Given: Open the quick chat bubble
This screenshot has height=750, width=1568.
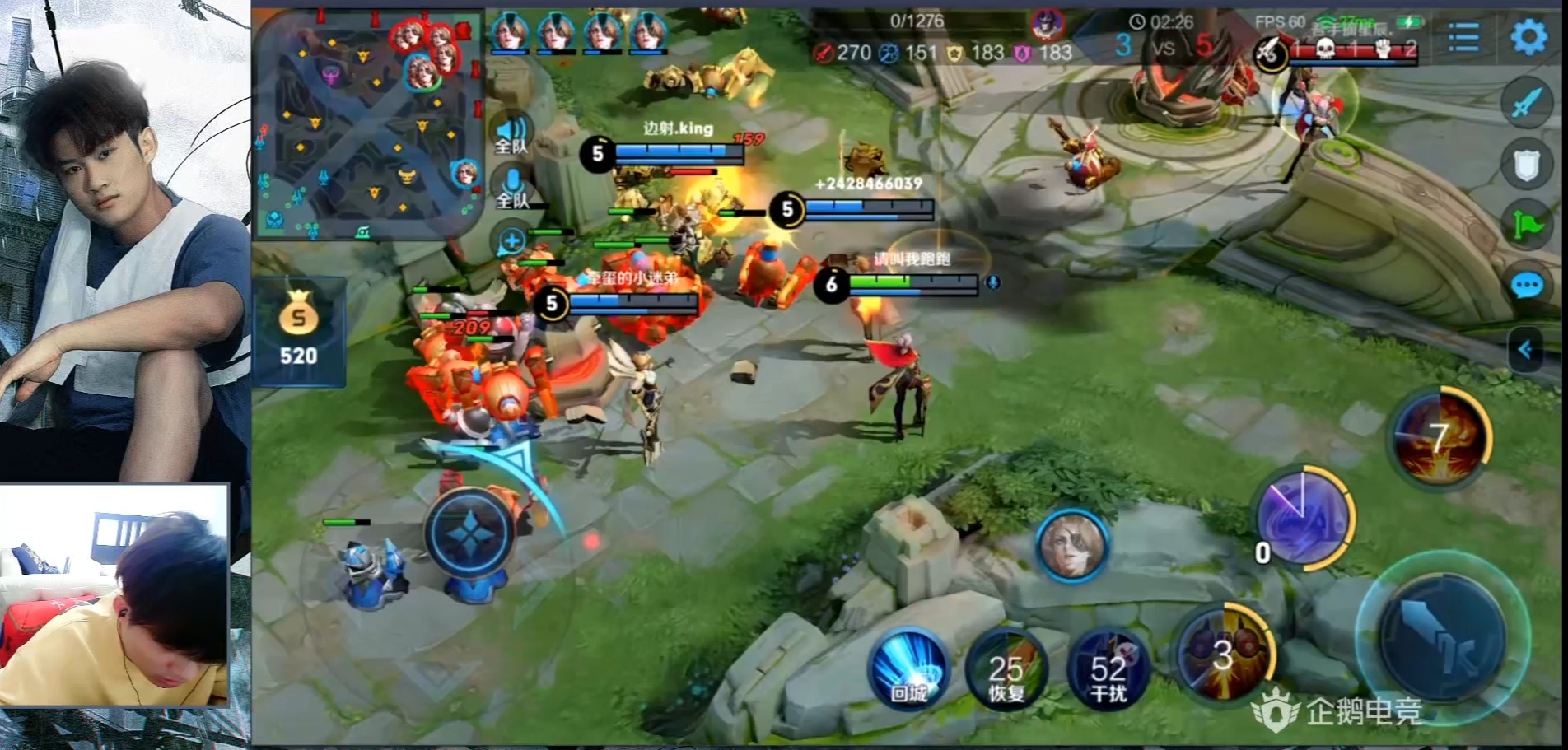Looking at the screenshot, I should (x=1527, y=286).
